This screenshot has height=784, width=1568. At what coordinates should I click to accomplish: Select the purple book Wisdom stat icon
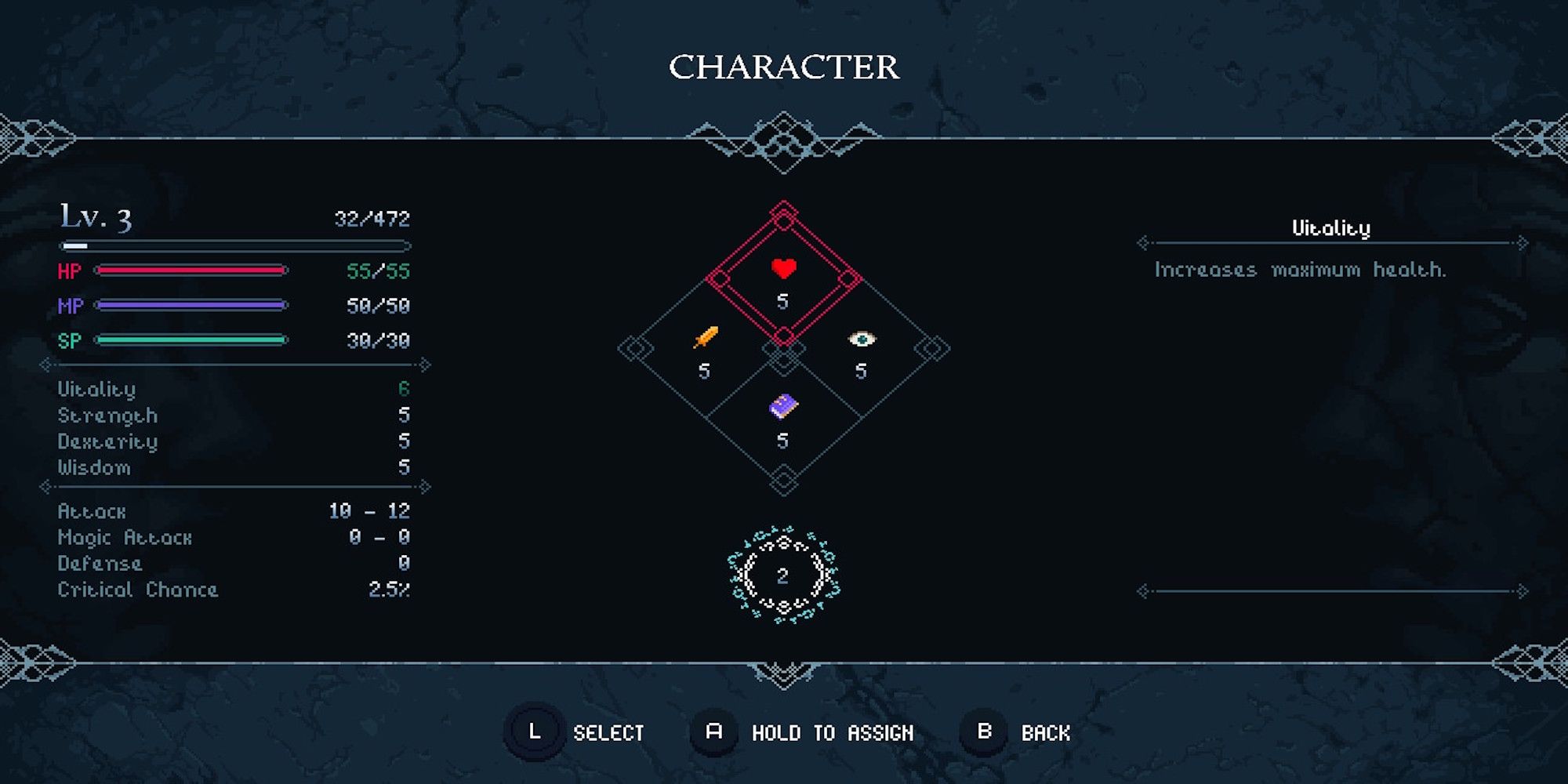tap(783, 406)
